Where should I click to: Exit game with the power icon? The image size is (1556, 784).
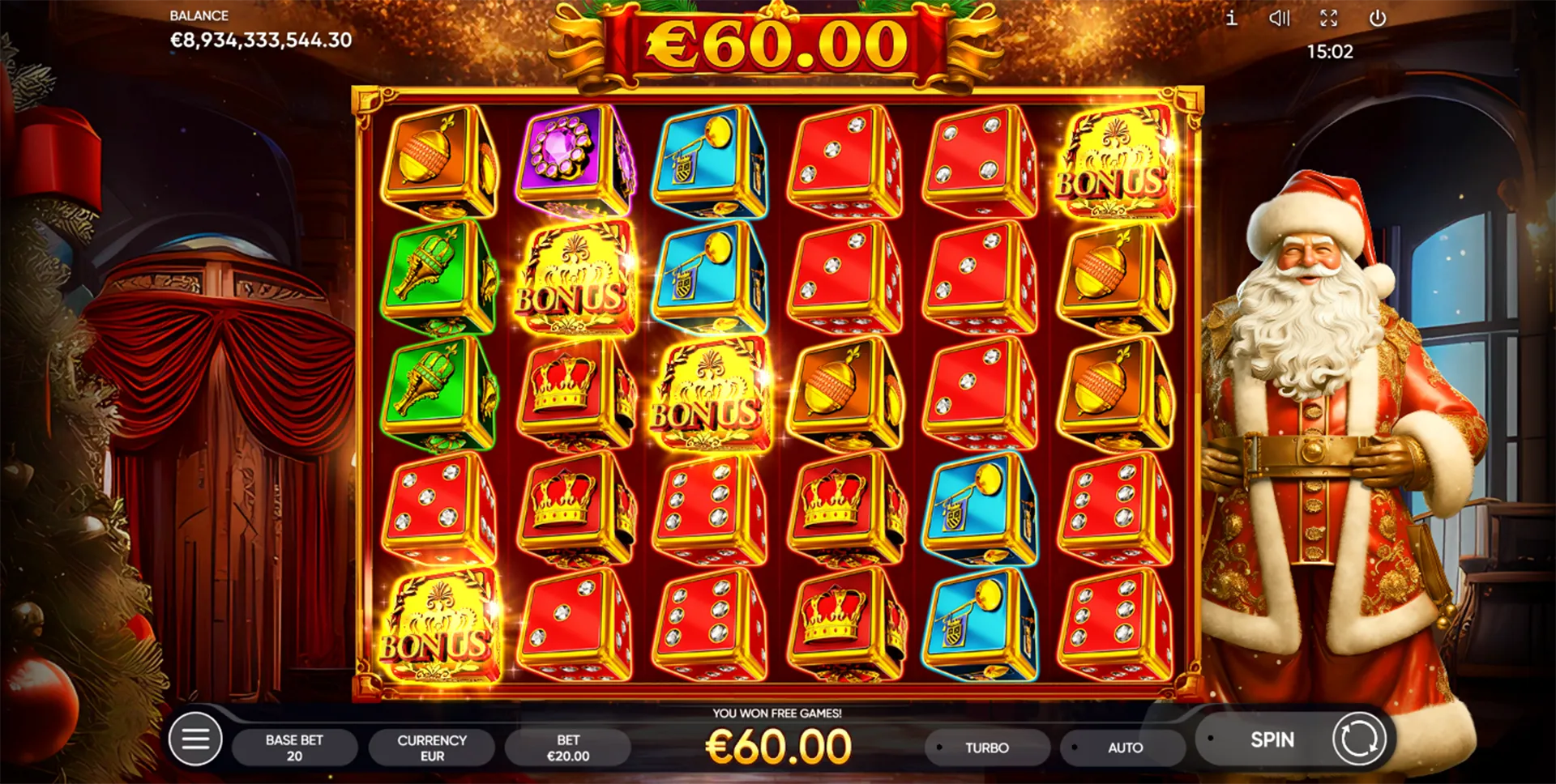point(1378,18)
